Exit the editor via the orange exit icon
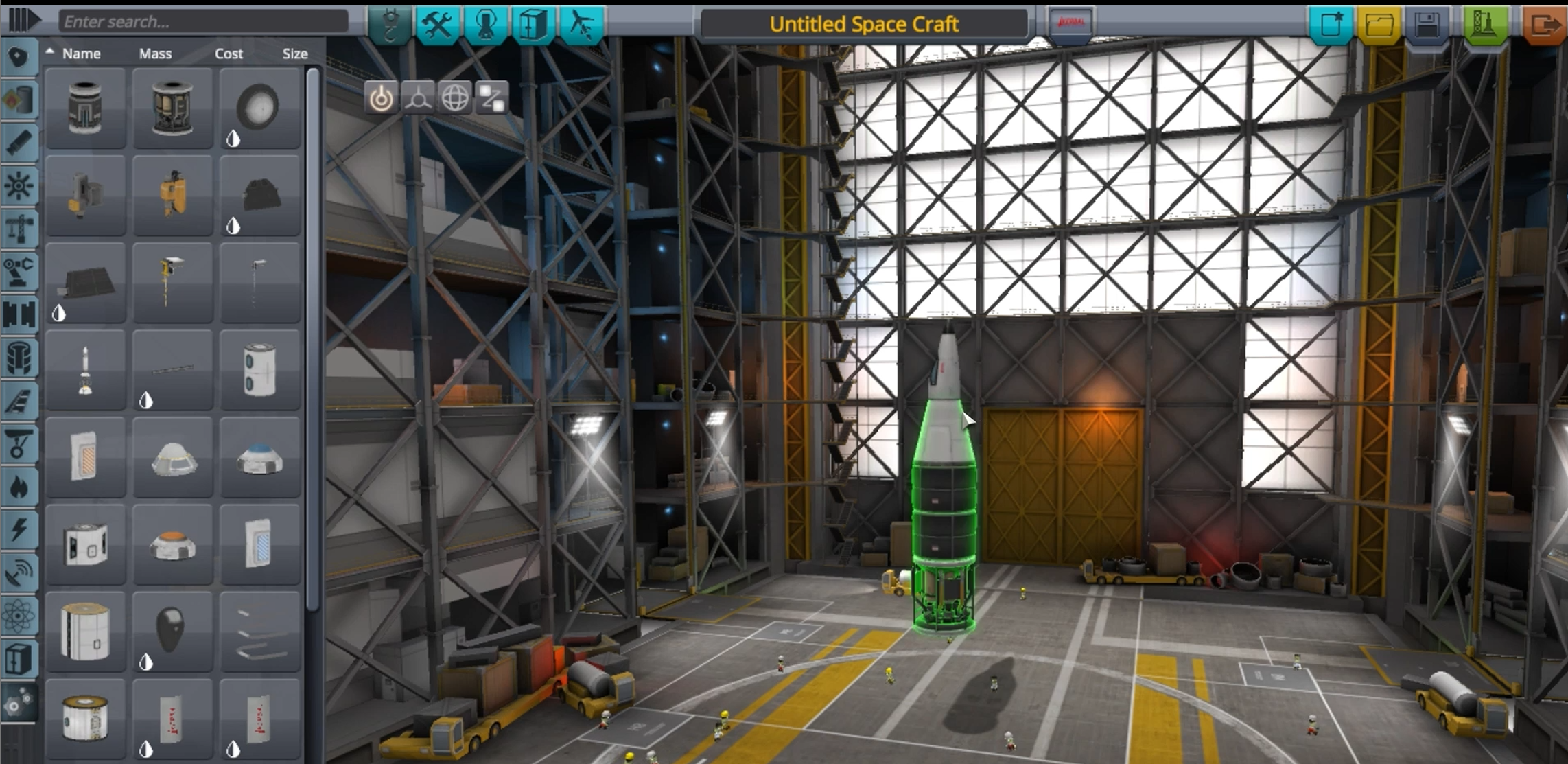The image size is (1568, 764). pos(1548,23)
